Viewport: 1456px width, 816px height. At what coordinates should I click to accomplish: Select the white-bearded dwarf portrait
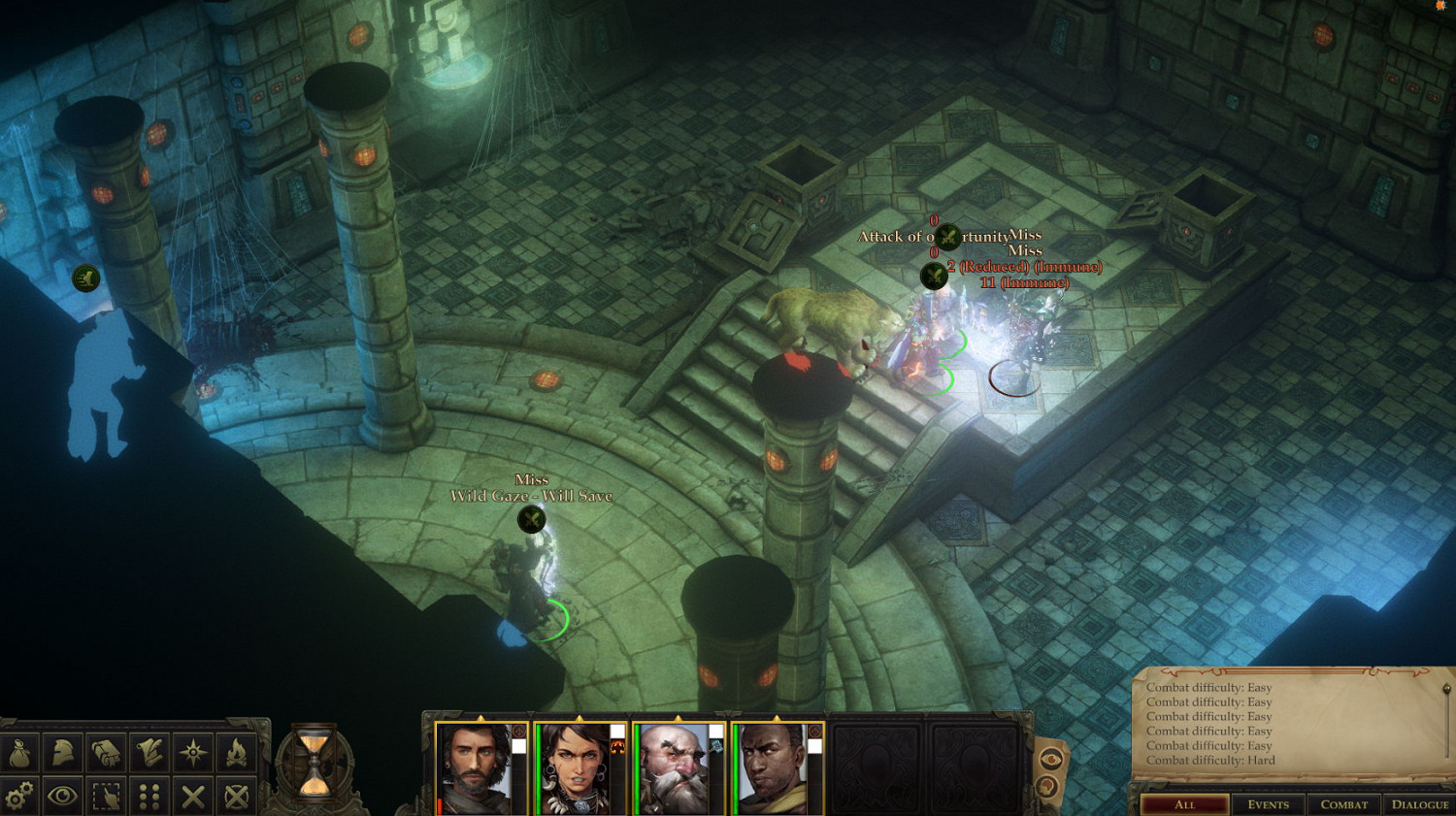pyautogui.click(x=677, y=768)
